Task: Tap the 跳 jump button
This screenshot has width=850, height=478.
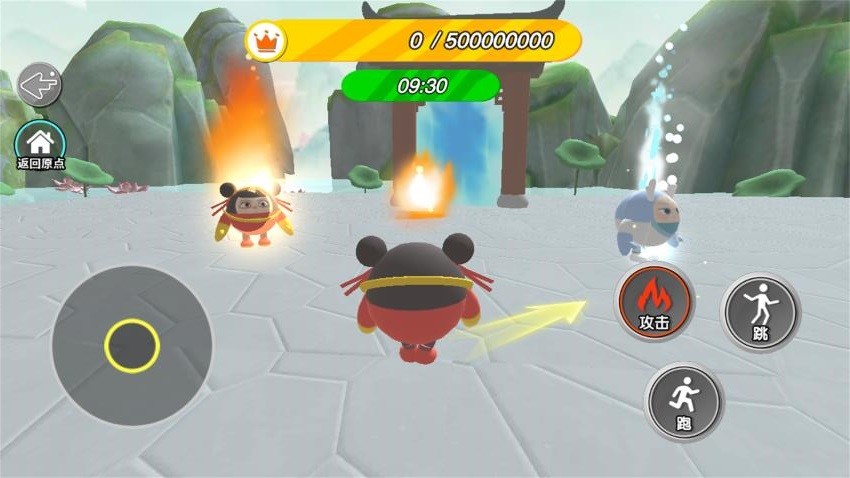Action: [x=760, y=310]
